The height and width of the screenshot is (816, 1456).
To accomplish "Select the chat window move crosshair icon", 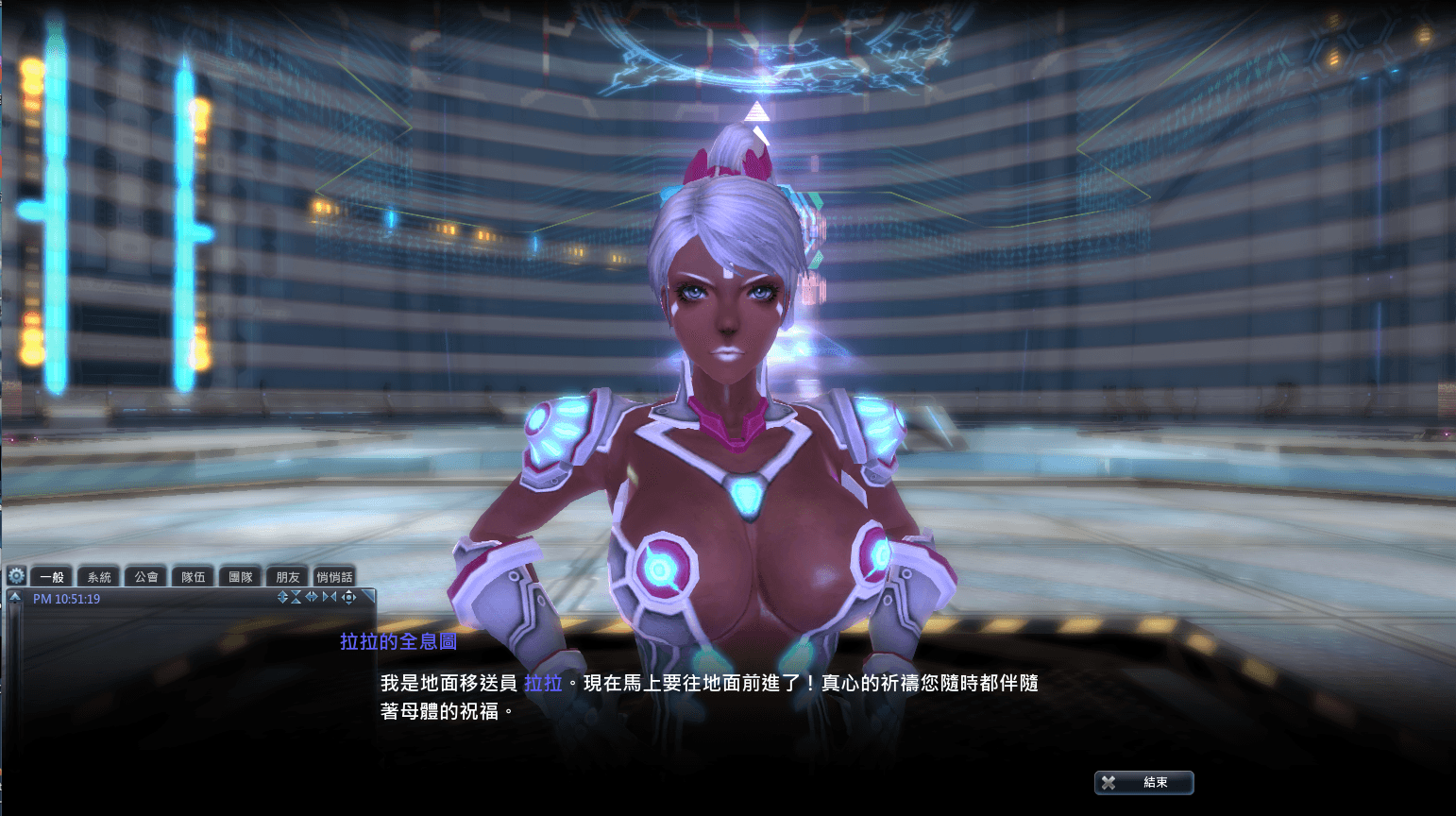I will pos(348,597).
